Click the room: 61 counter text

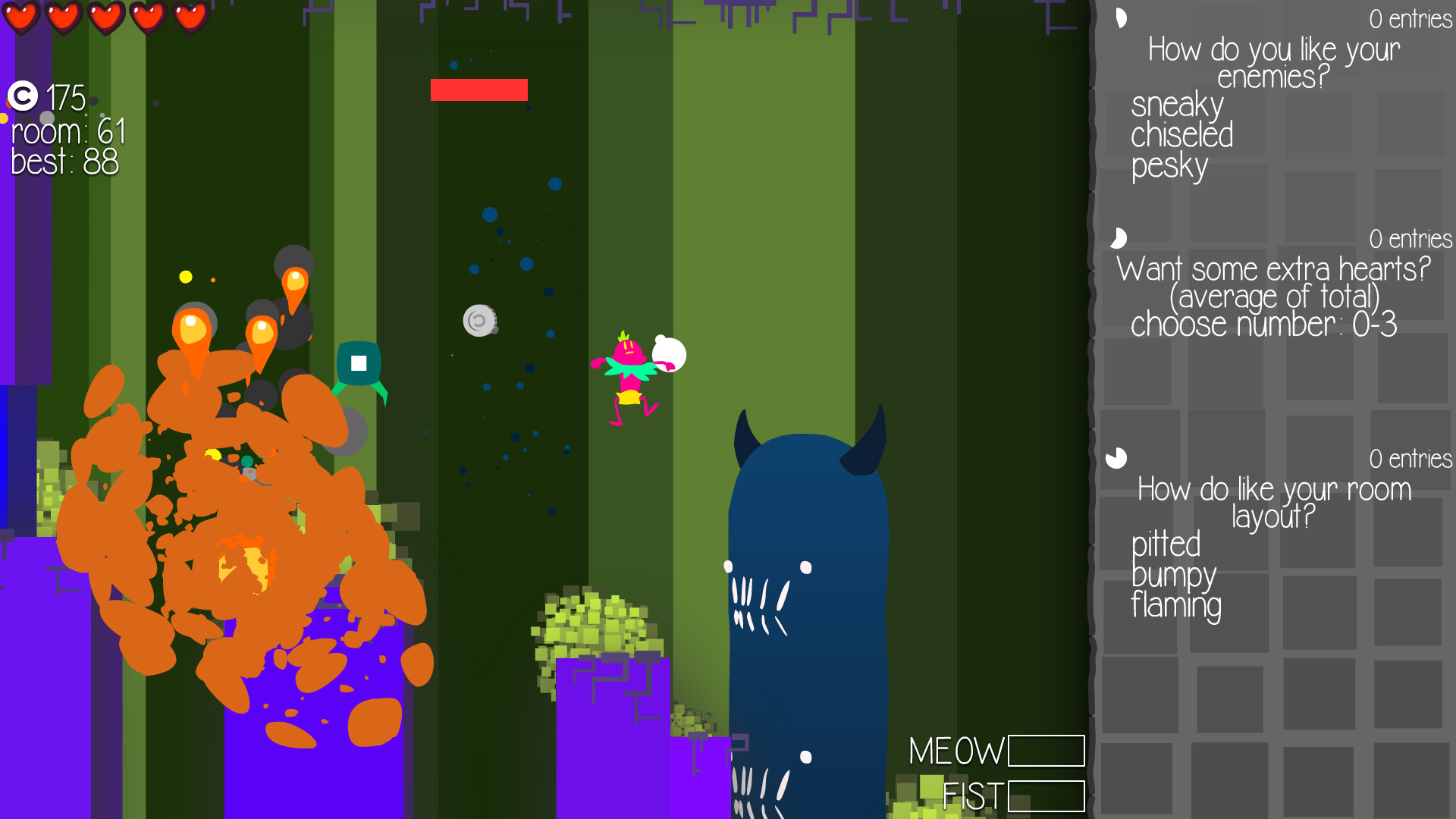click(x=67, y=132)
